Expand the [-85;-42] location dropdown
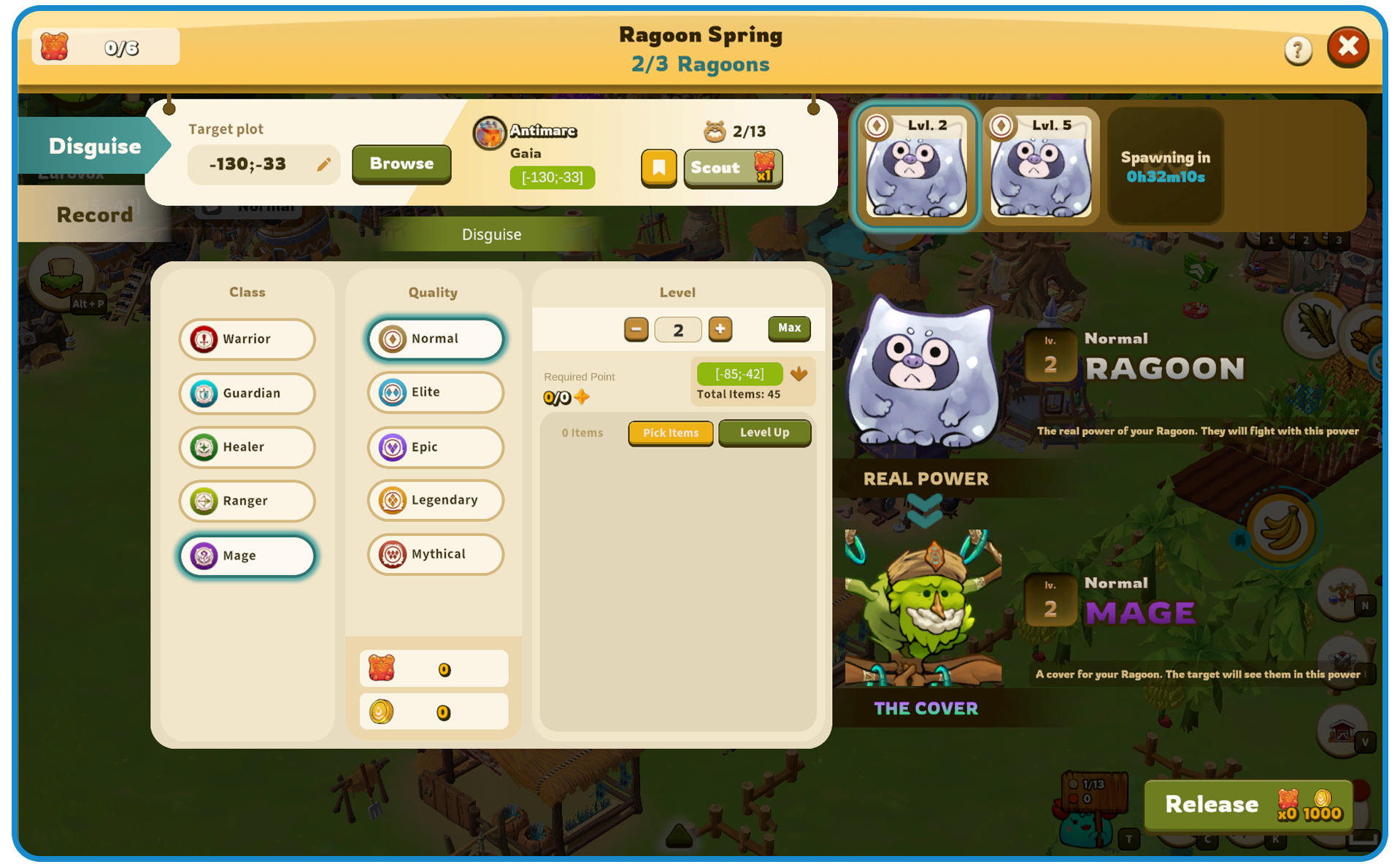 (739, 373)
